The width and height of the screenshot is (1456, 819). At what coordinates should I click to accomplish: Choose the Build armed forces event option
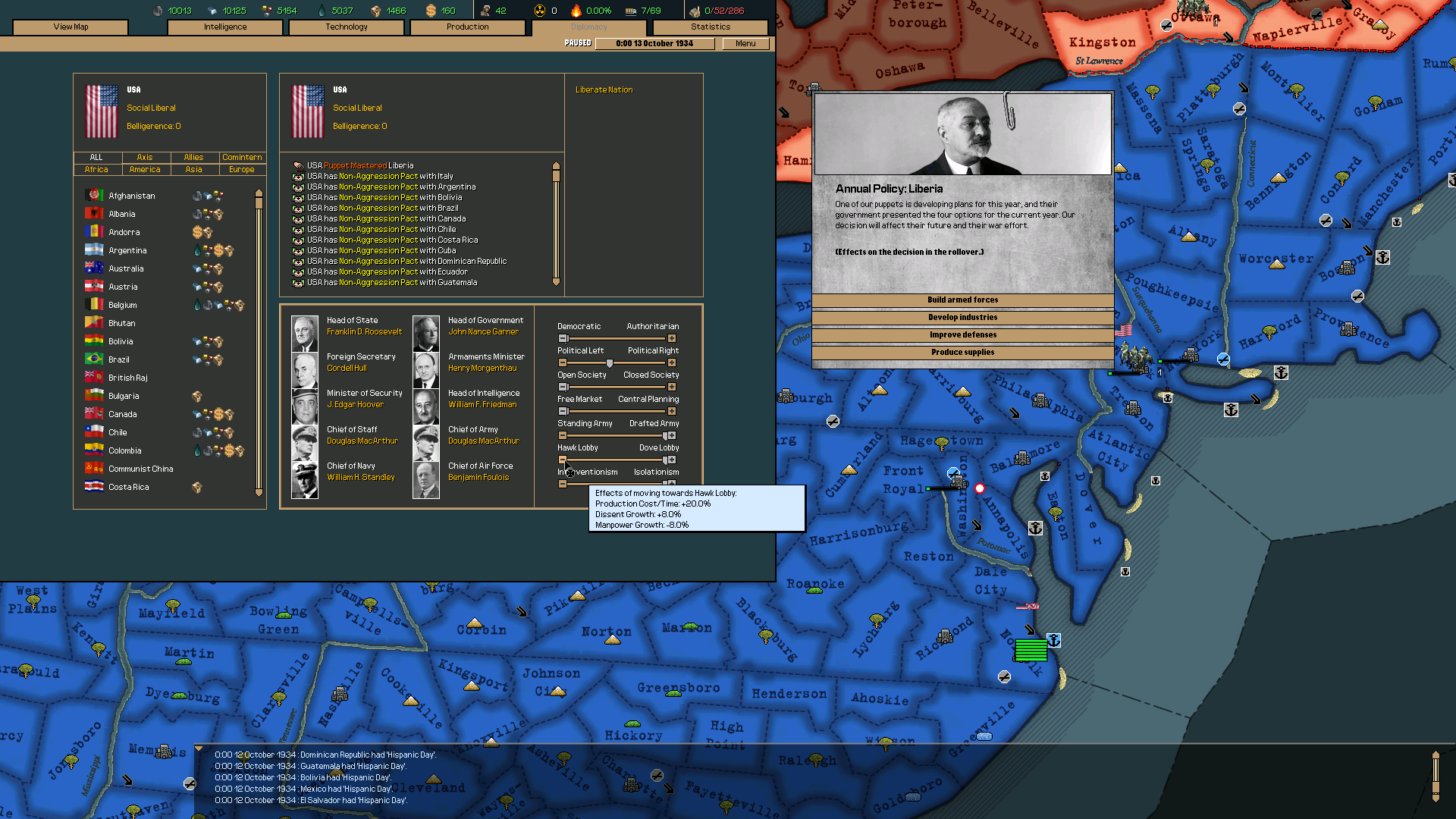point(962,300)
